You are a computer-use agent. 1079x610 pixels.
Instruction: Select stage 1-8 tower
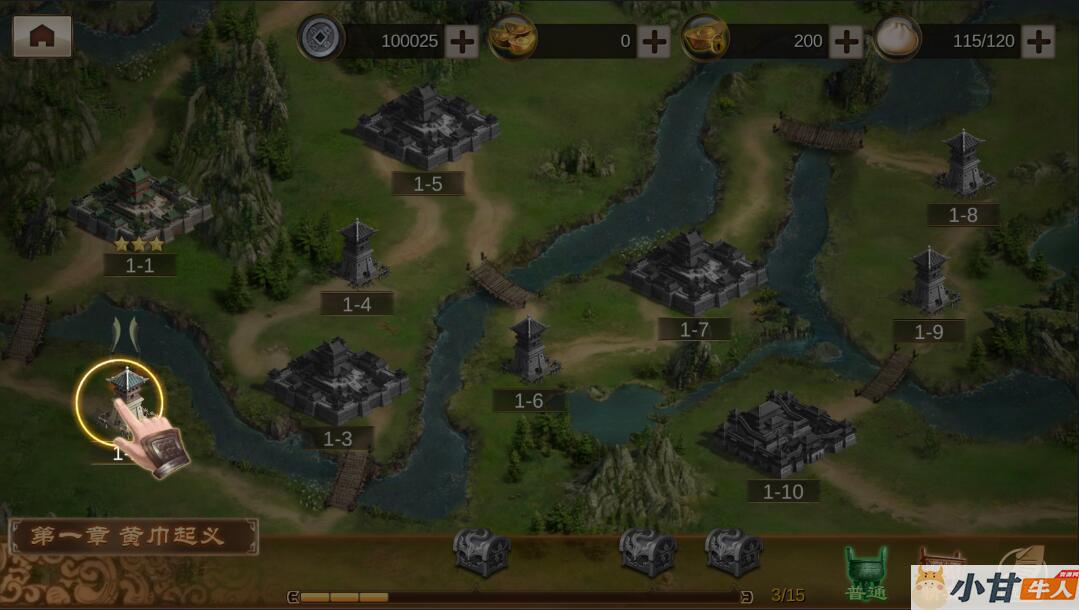pyautogui.click(x=964, y=164)
